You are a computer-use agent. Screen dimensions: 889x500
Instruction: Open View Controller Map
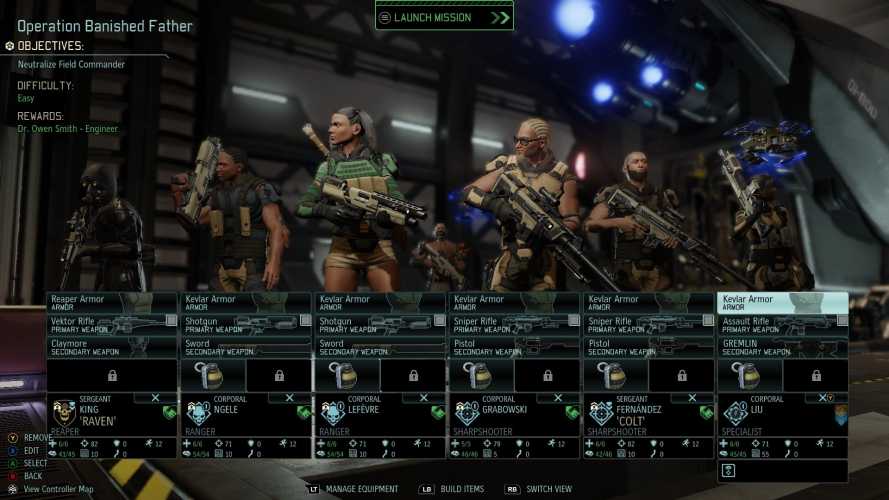(x=56, y=489)
